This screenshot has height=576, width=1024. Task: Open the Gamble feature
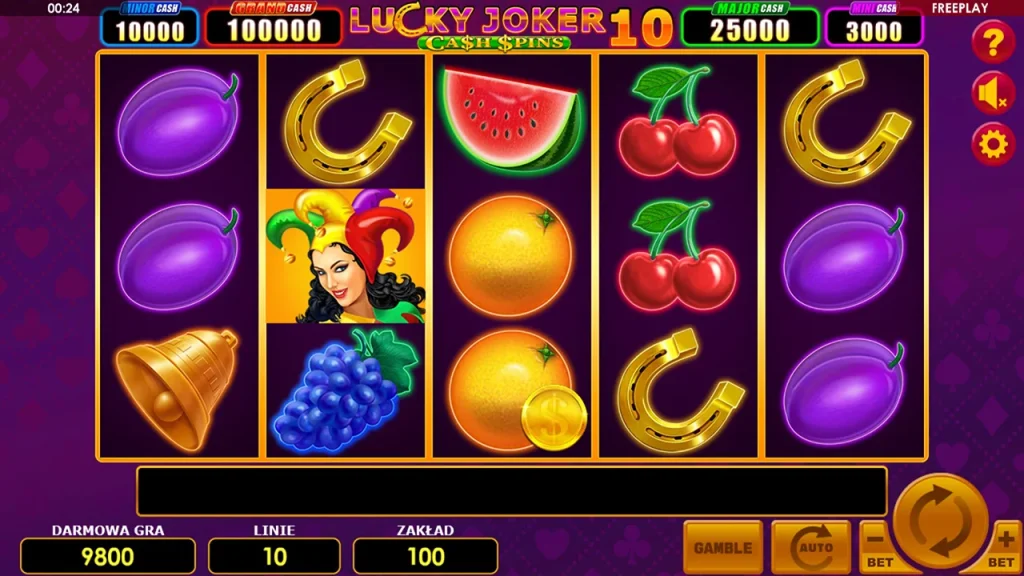[x=723, y=547]
